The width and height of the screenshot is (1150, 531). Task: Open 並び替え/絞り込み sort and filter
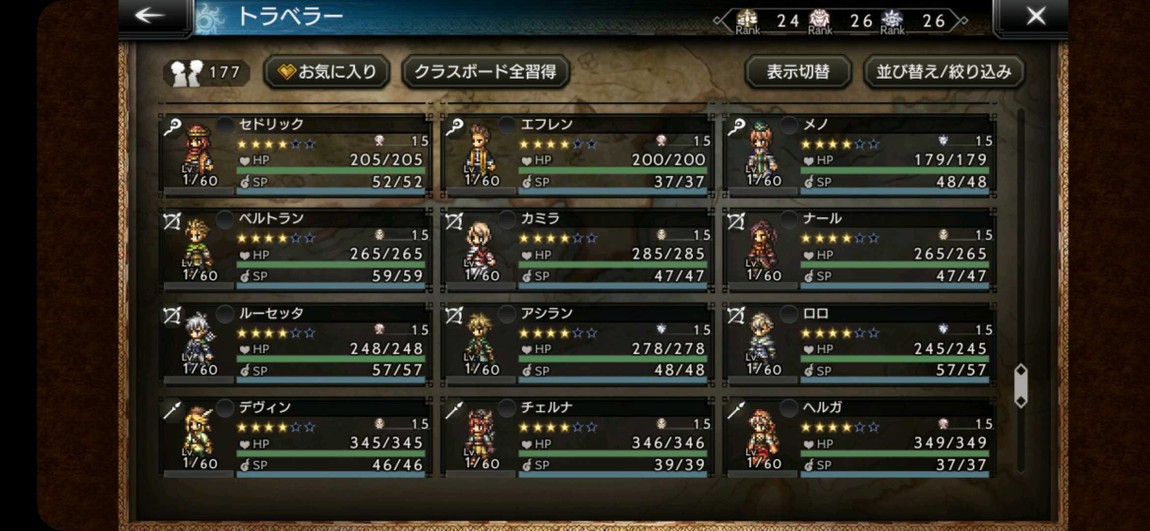point(943,72)
